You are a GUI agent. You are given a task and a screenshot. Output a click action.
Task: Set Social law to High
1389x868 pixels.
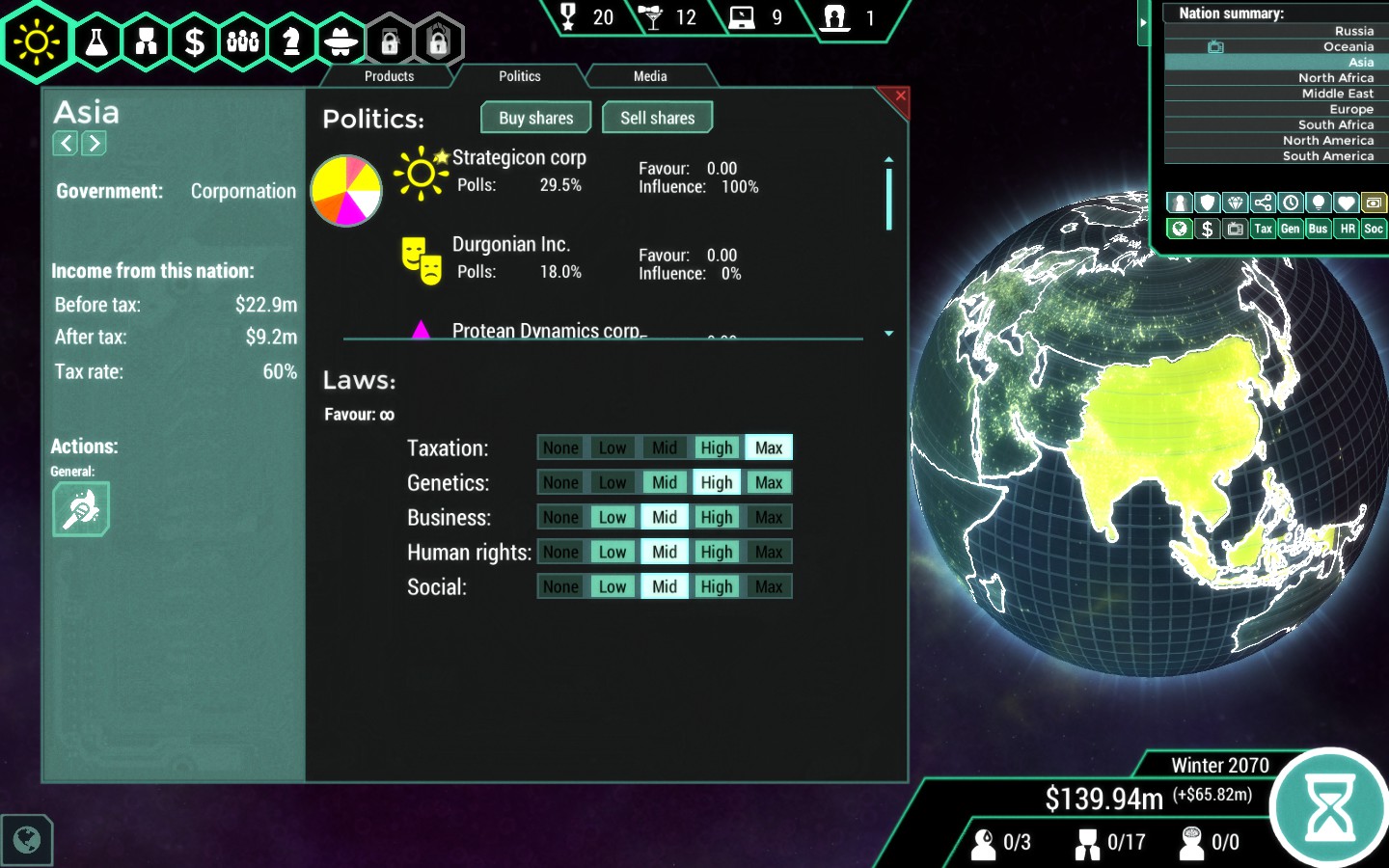[716, 586]
